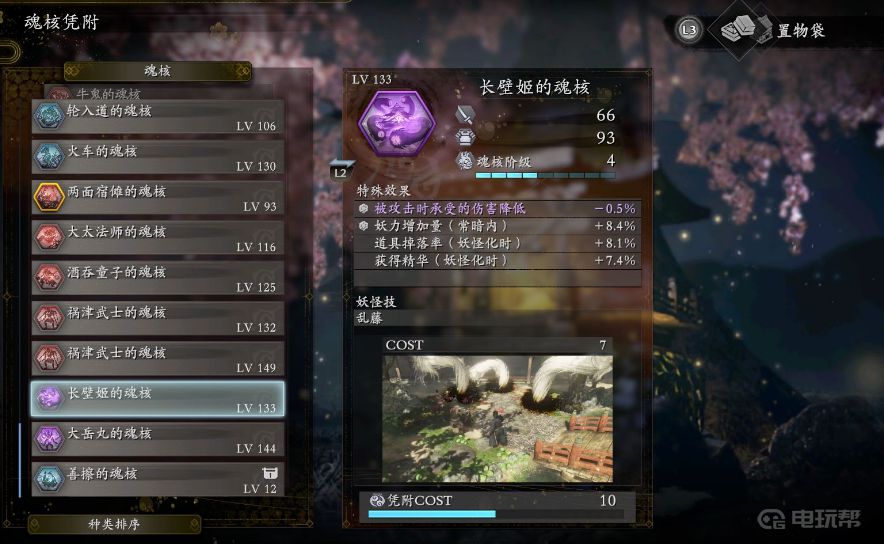This screenshot has width=884, height=544.
Task: Select the 道具掉落率 effect row
Action: (x=497, y=243)
